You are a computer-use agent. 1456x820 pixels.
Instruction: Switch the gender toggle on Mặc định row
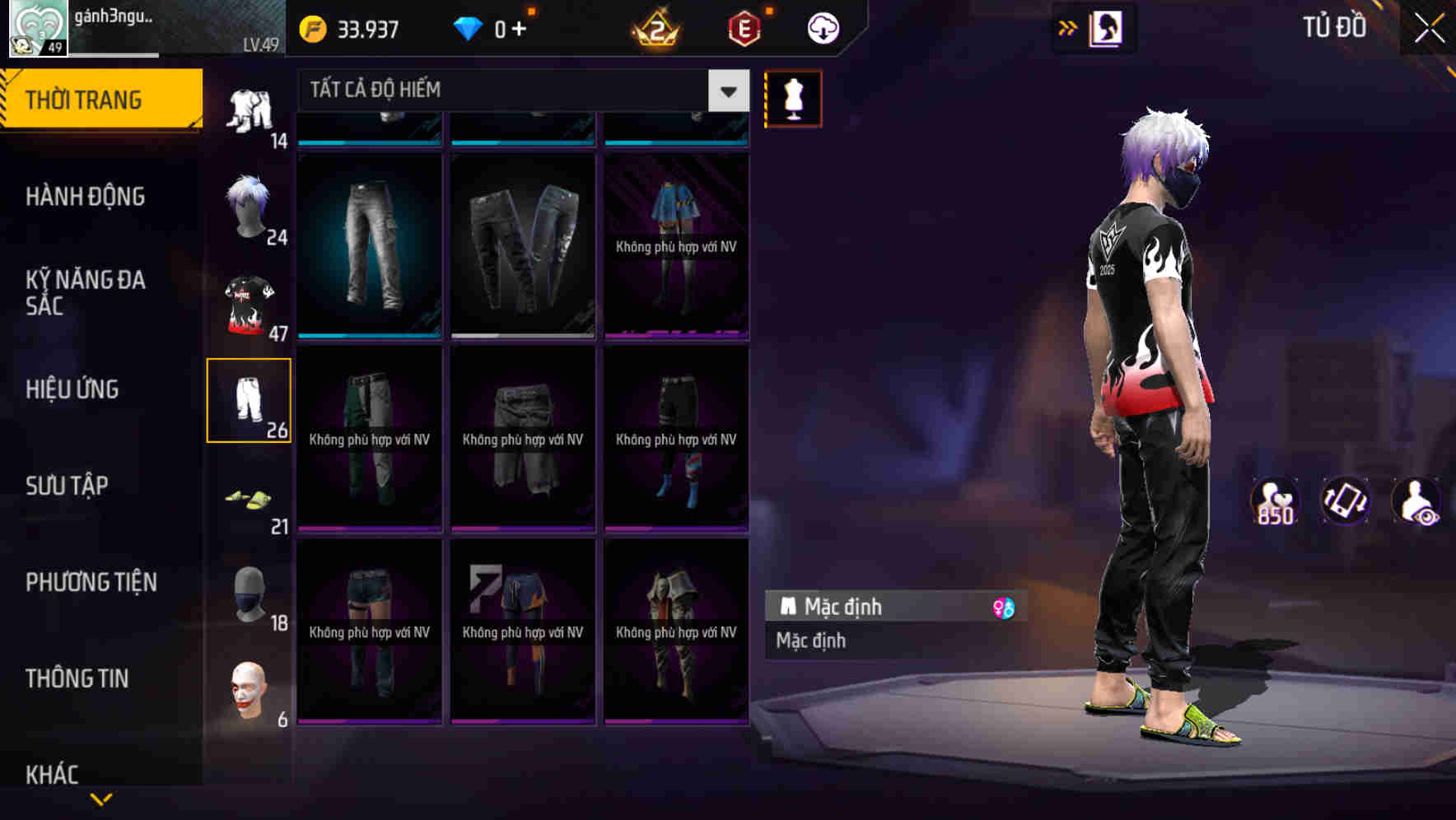click(x=1003, y=607)
